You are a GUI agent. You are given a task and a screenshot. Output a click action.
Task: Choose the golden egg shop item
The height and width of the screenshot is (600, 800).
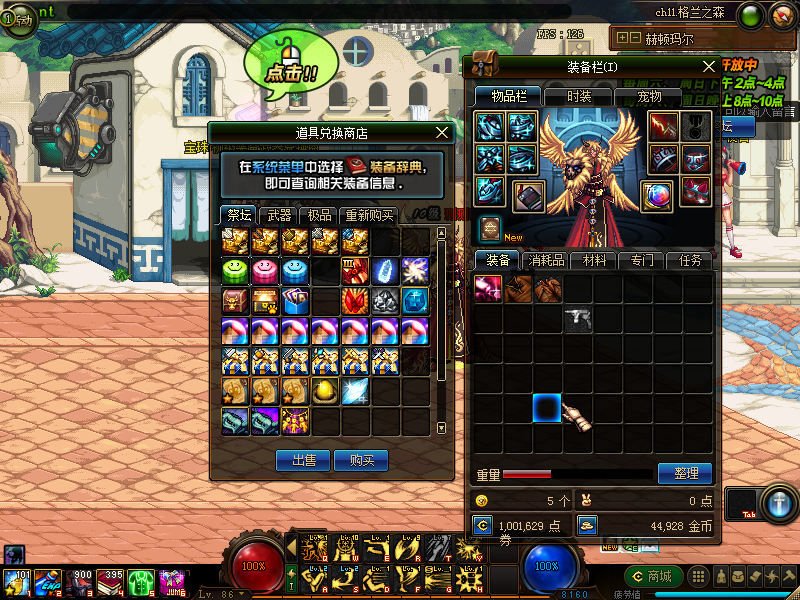coord(325,390)
